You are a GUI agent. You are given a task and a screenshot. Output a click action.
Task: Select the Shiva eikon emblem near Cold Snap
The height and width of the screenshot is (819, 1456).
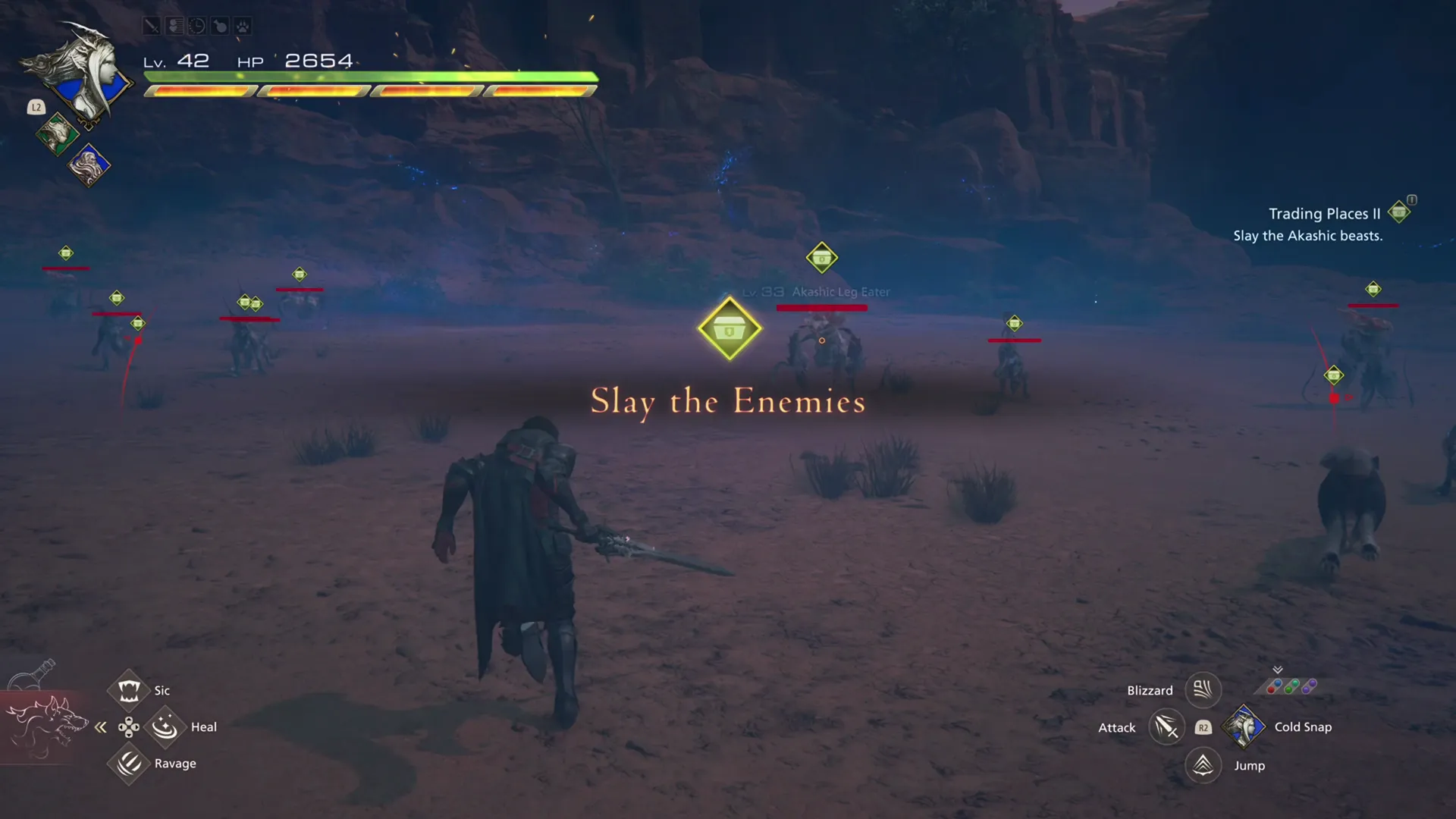1244,726
